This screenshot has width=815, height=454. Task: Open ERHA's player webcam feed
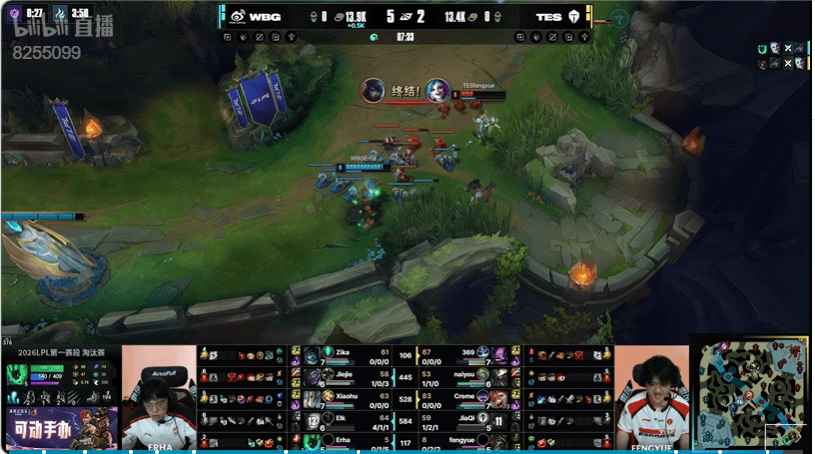tap(159, 398)
